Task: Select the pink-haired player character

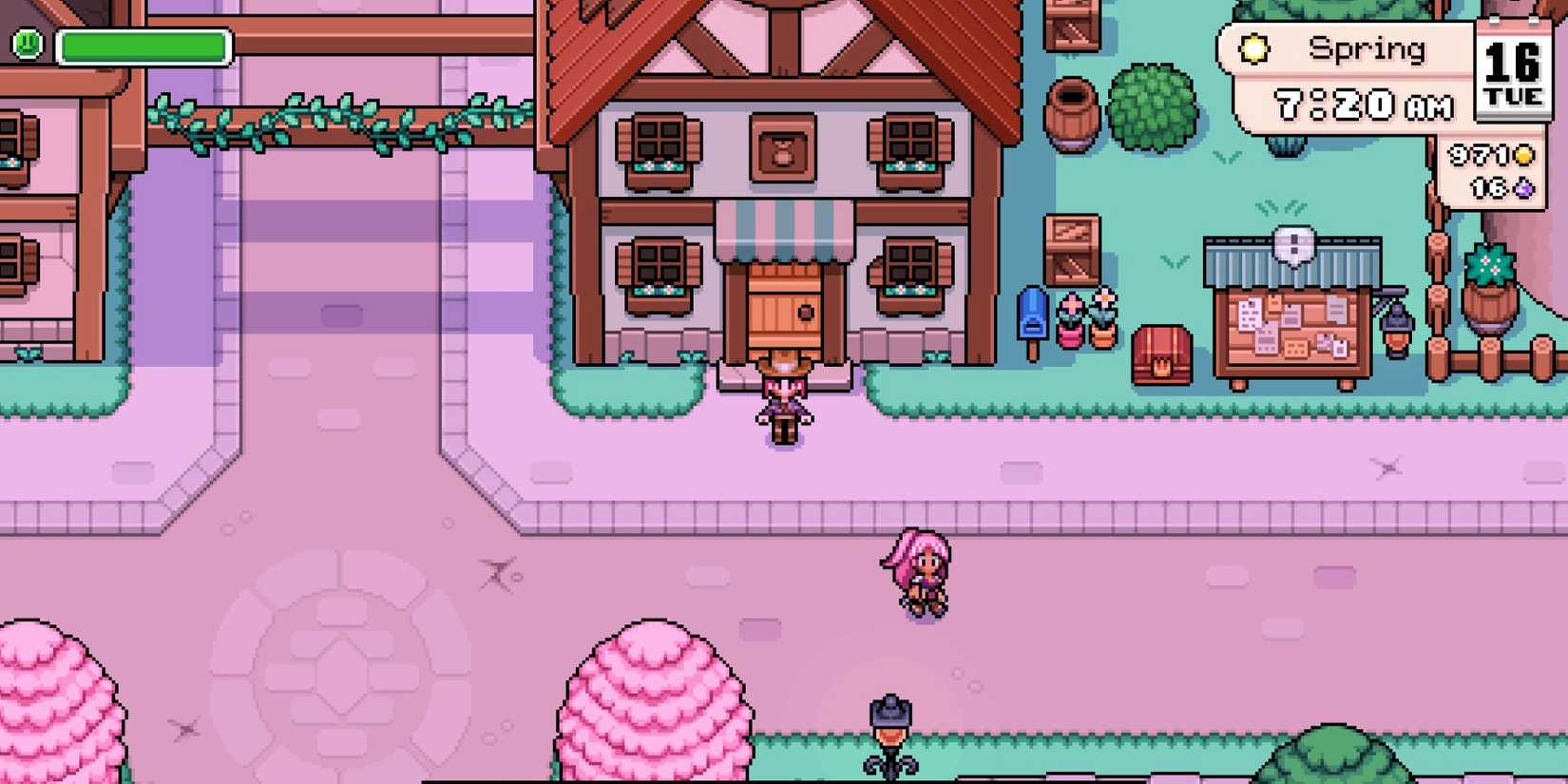Action: pos(917,575)
